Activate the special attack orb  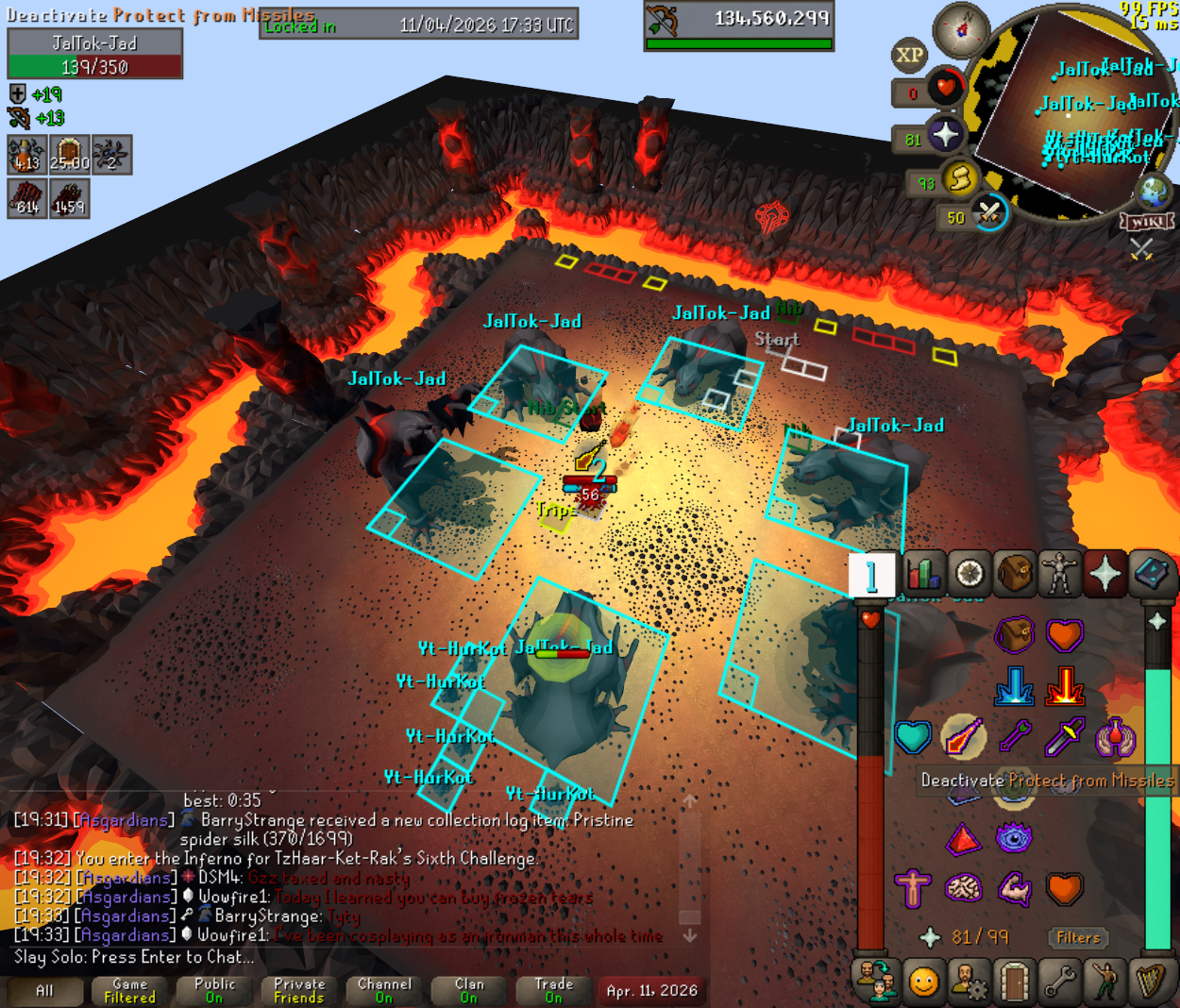coord(987,212)
